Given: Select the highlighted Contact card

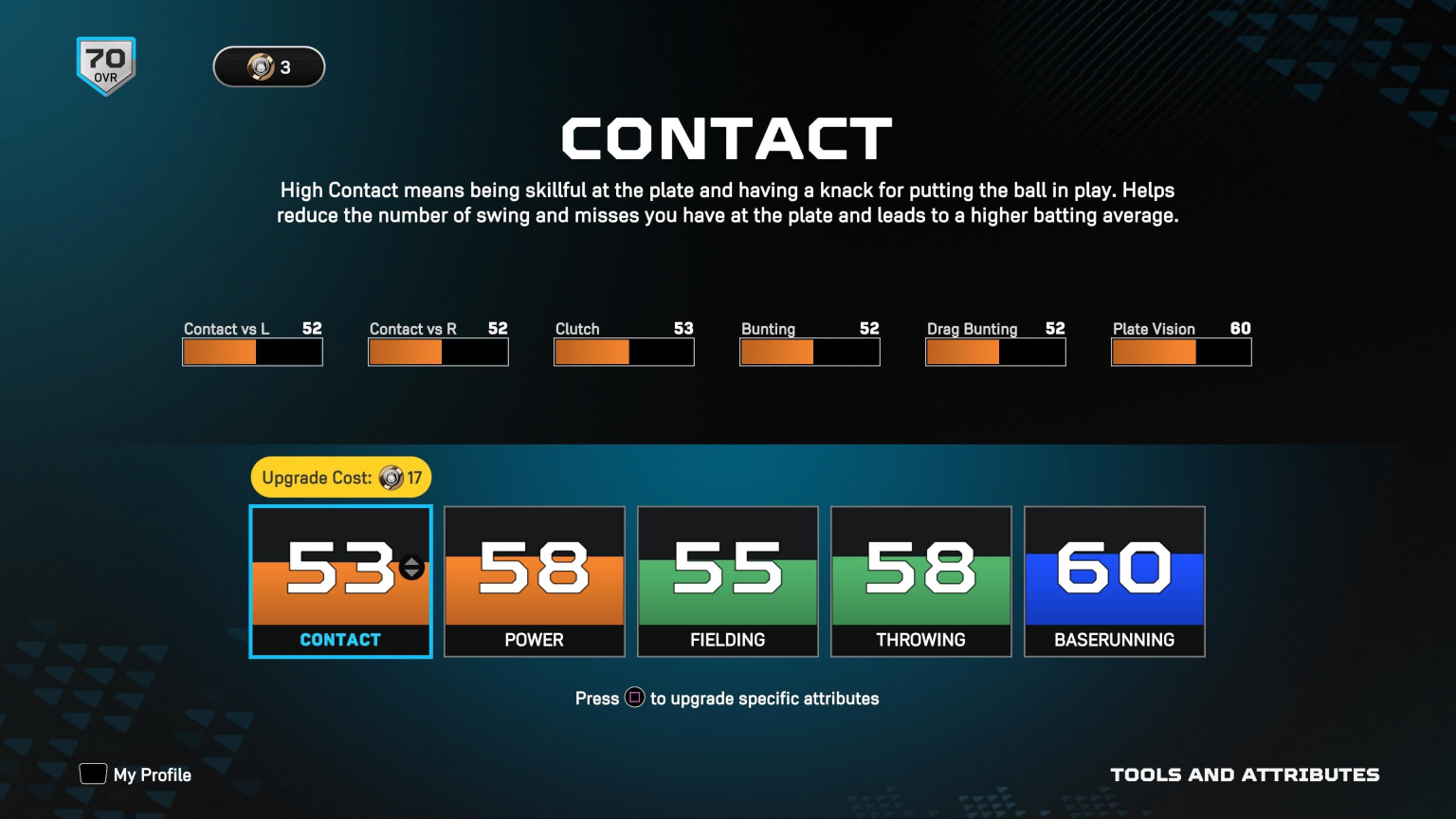Looking at the screenshot, I should [x=340, y=581].
